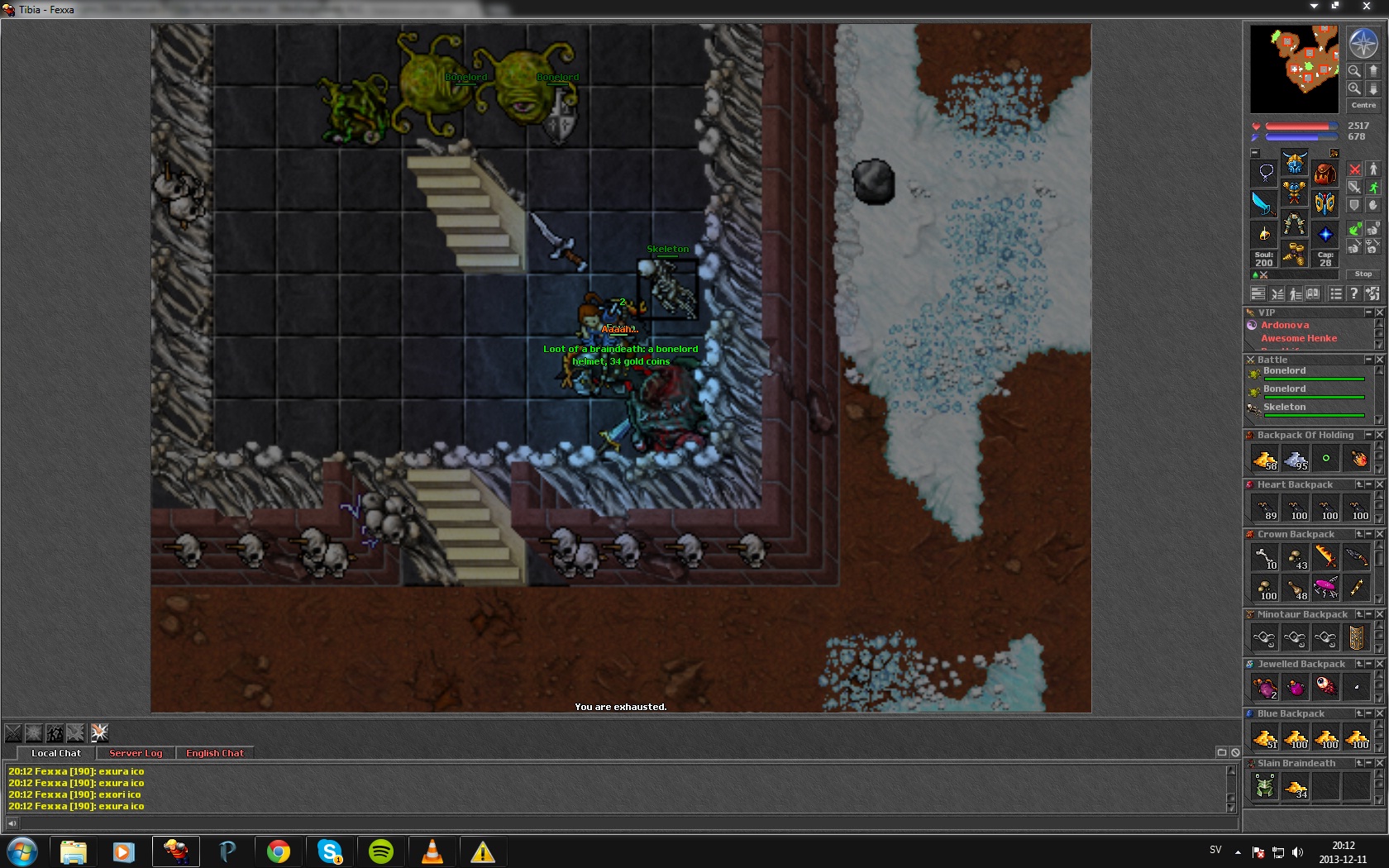Select the blue horned helmet equipment slot

tap(1294, 162)
